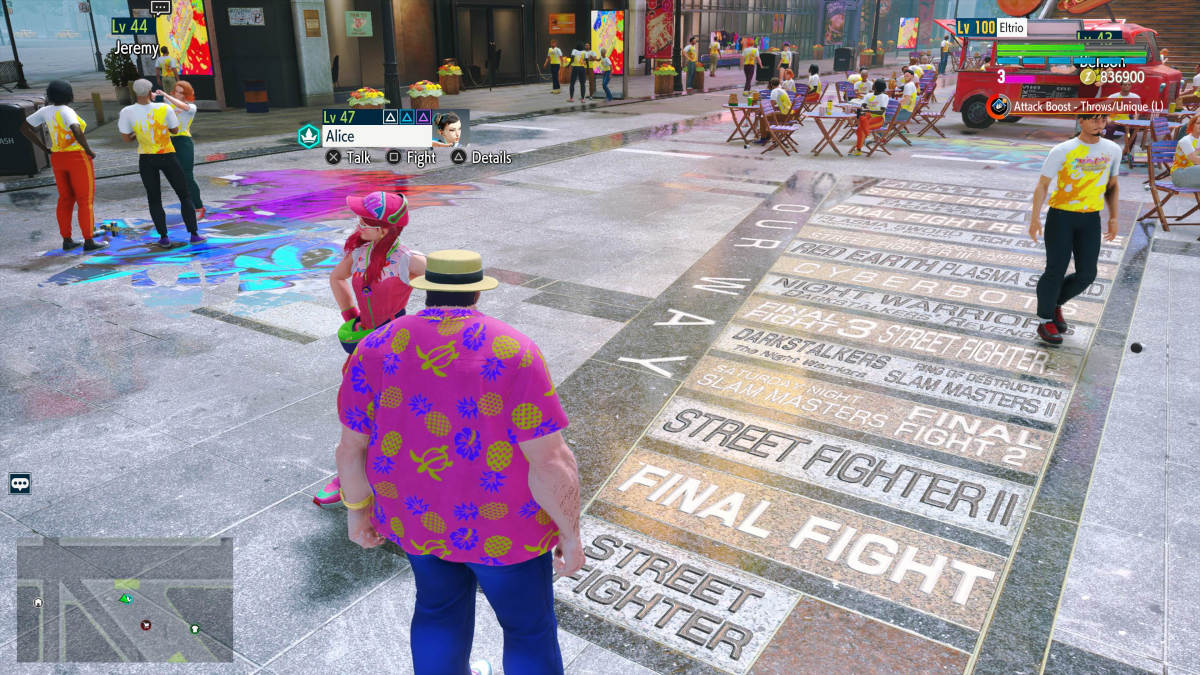Click the speech bubble above Jeremy's name
The height and width of the screenshot is (675, 1200).
(160, 8)
